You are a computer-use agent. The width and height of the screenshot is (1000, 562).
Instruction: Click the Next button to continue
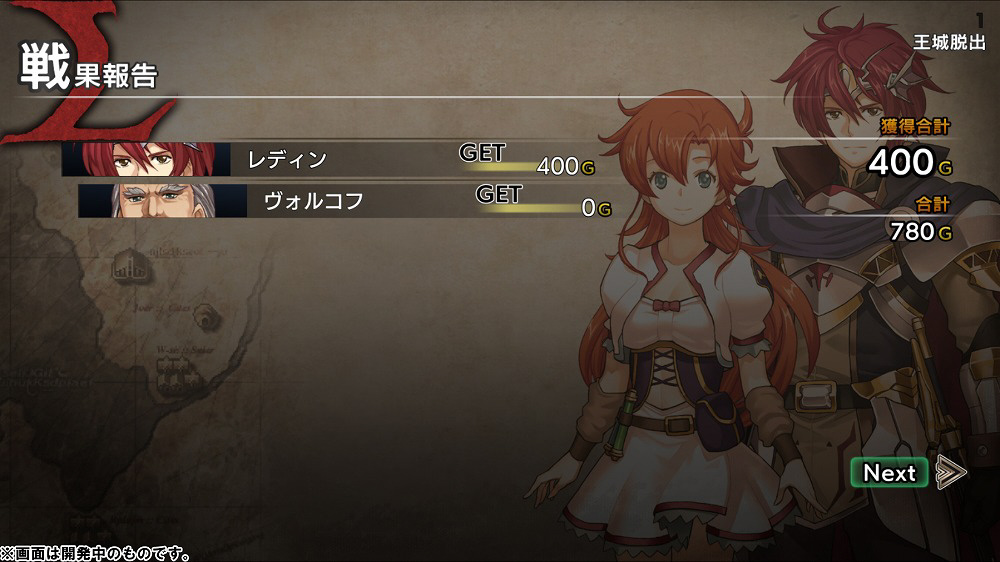[x=889, y=473]
